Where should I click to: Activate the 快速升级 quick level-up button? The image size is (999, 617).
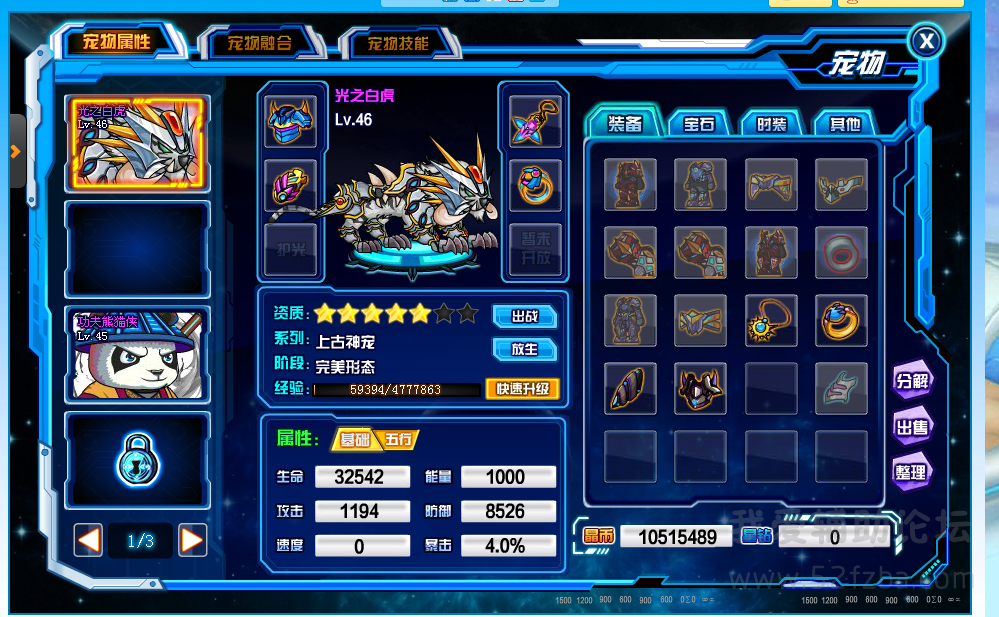tap(522, 389)
